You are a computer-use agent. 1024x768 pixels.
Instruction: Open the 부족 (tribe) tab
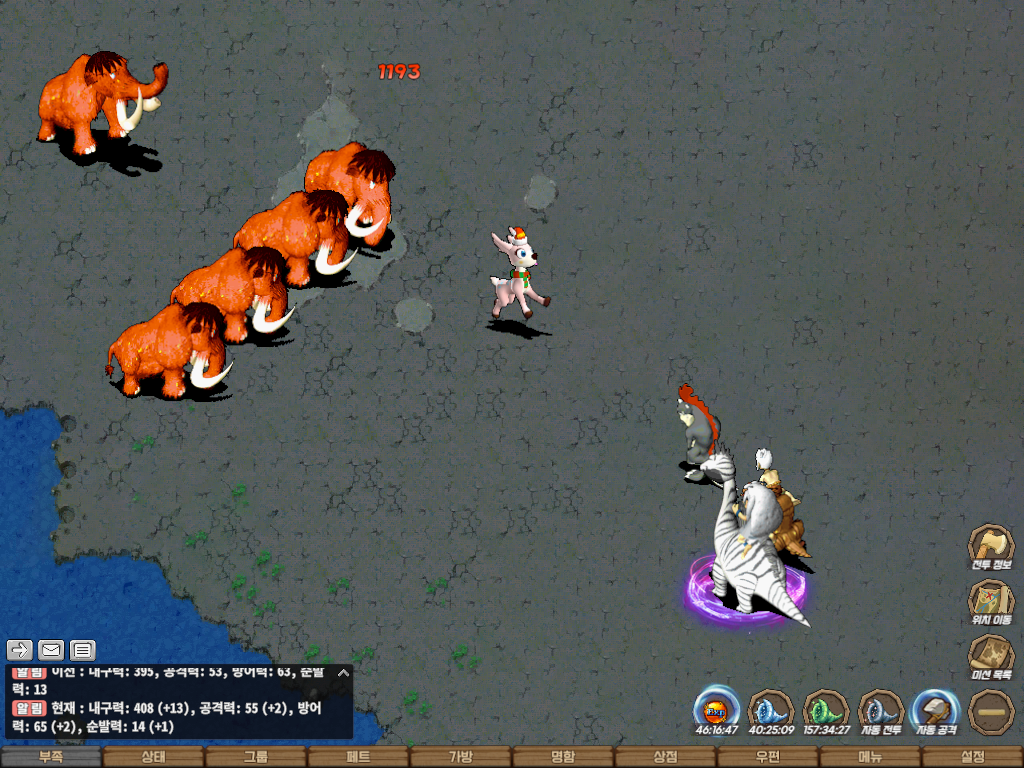tap(51, 757)
